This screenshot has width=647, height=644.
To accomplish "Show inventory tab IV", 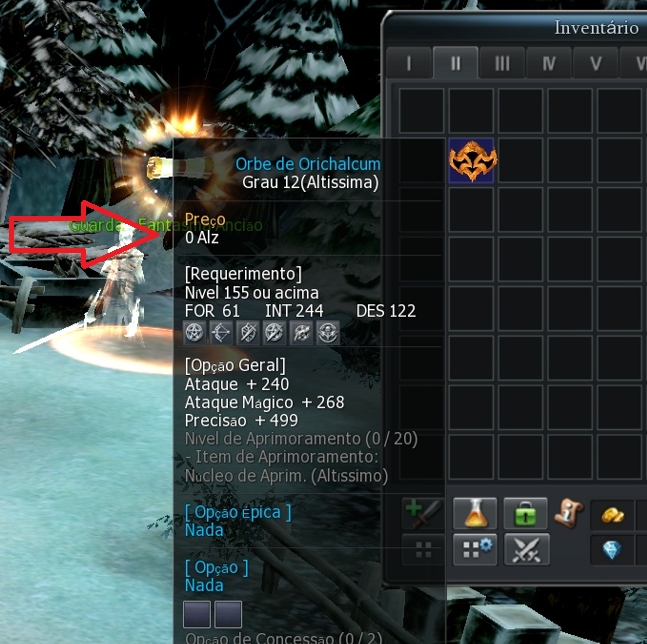I will click(x=549, y=63).
